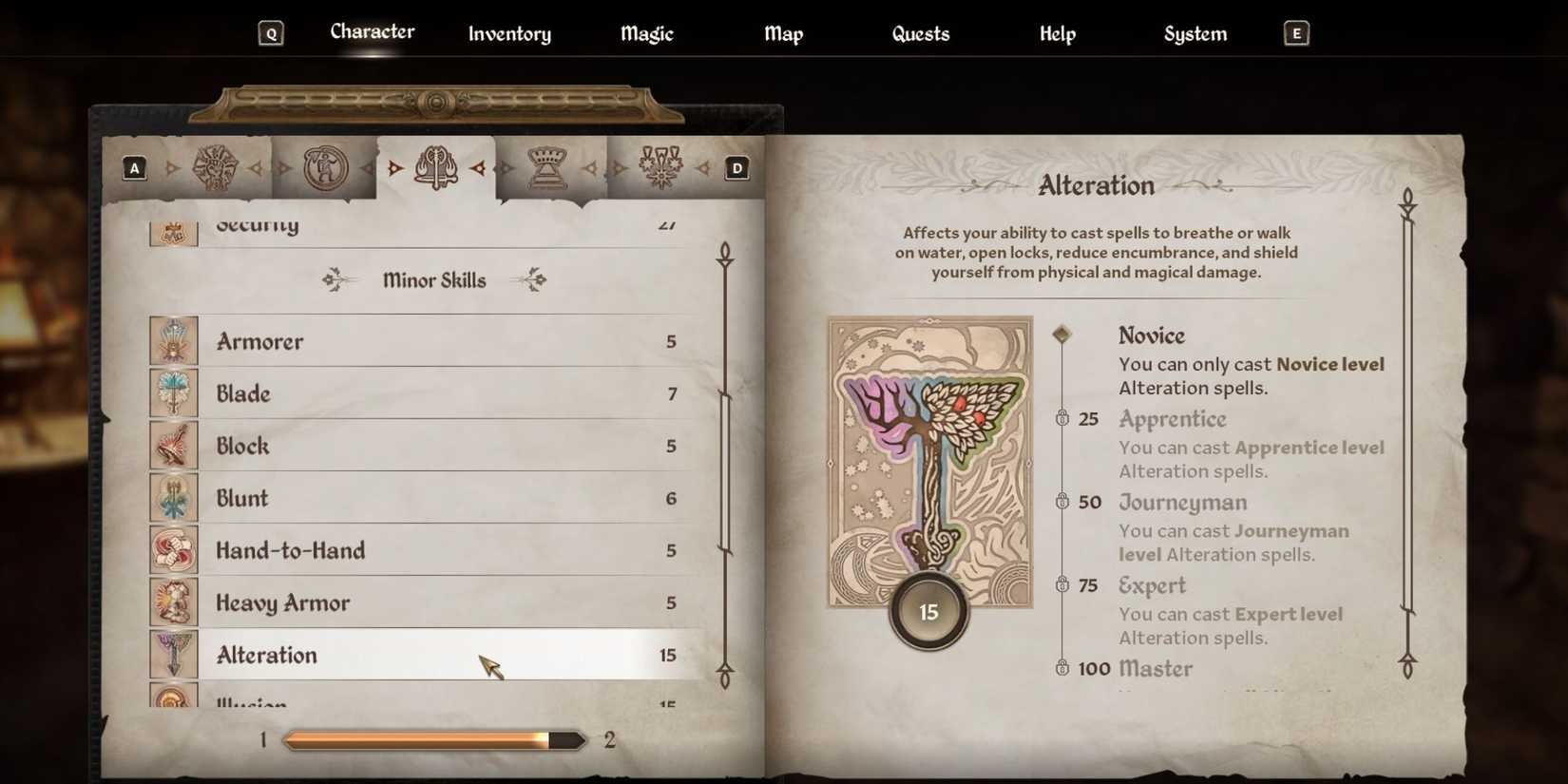
Task: Click the Heavy Armor skill icon
Action: [174, 602]
